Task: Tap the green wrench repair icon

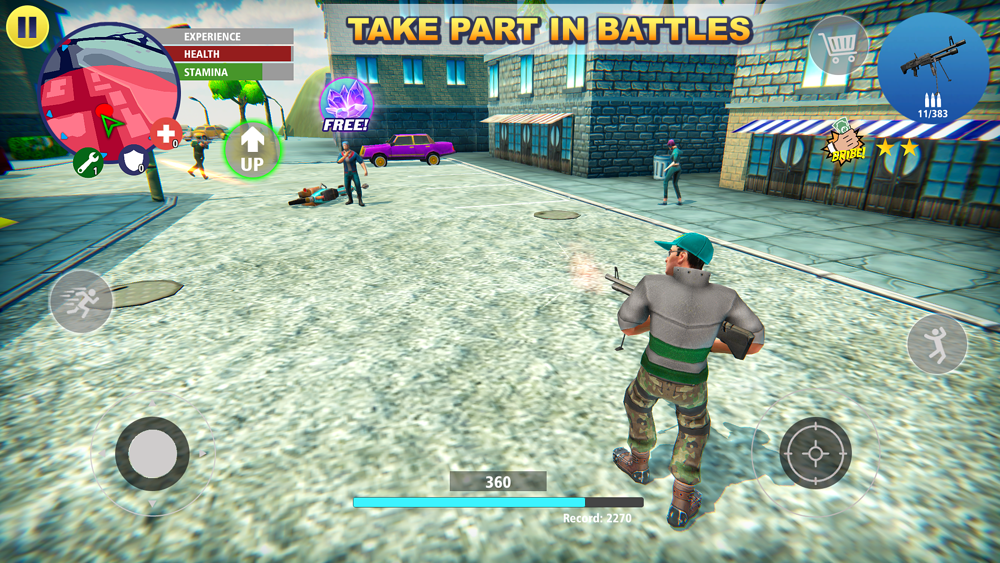Action: point(88,162)
